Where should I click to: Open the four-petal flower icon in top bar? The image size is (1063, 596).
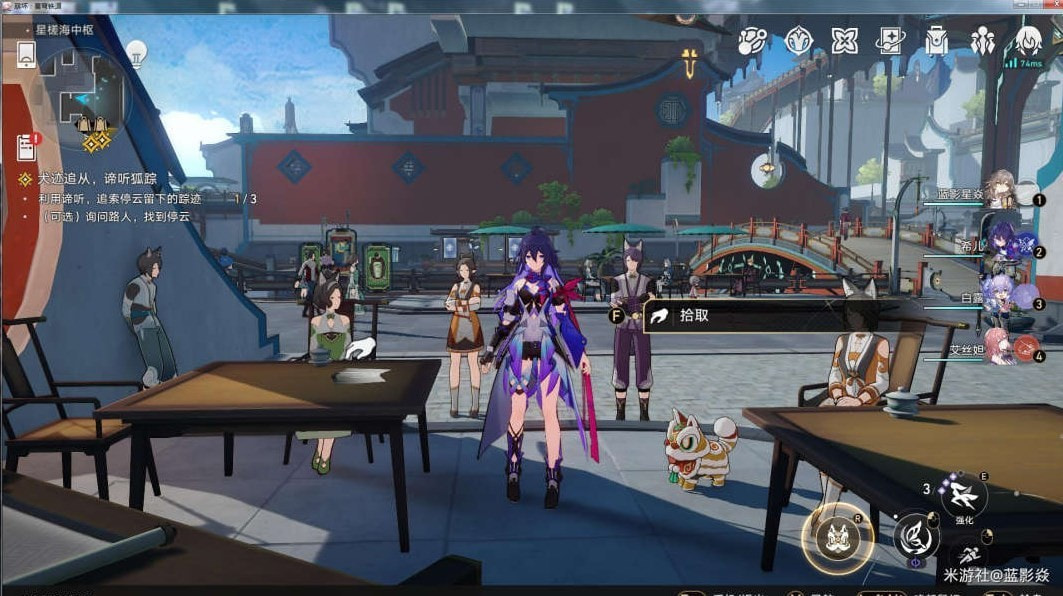point(844,41)
